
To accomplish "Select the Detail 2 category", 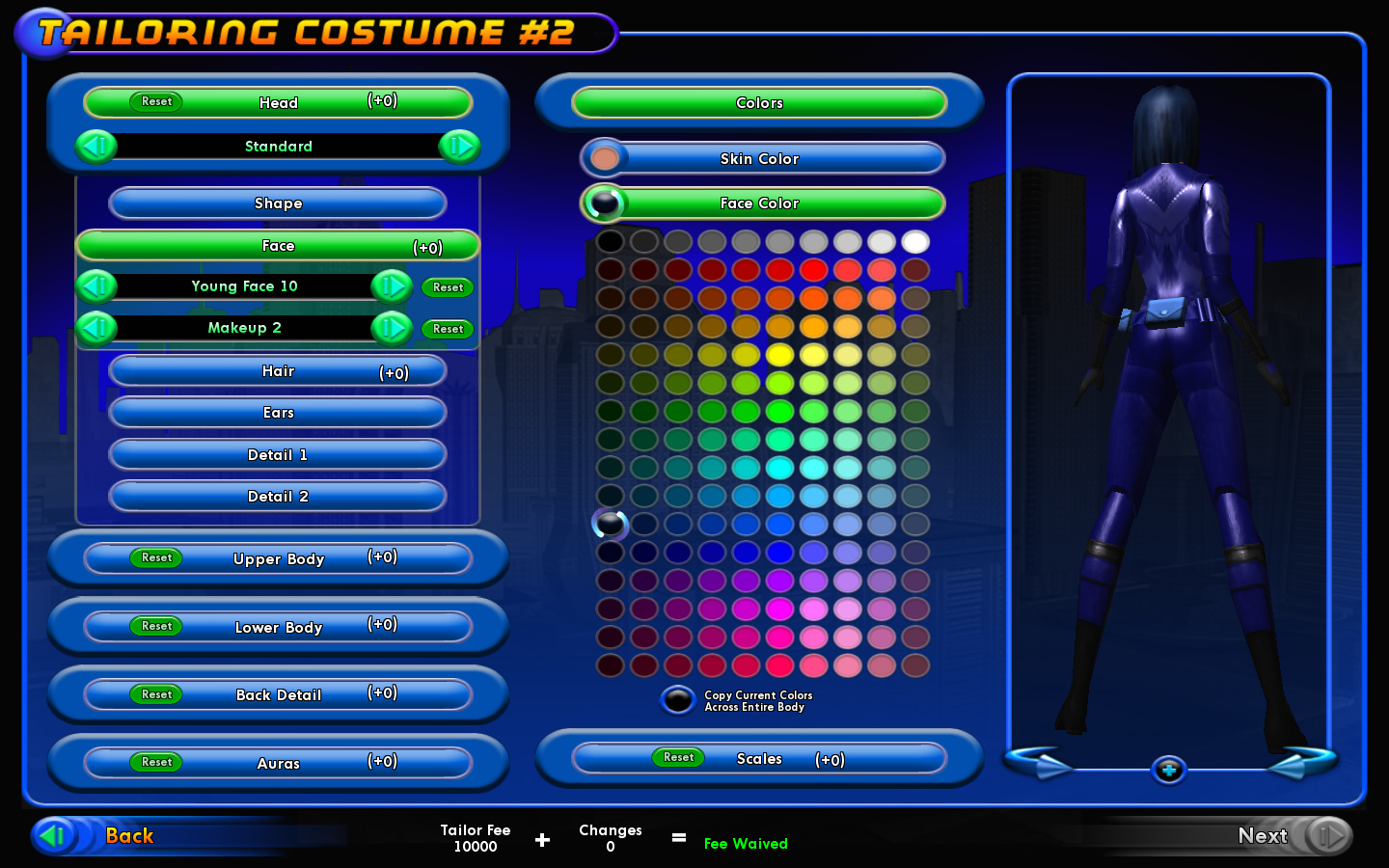I will [278, 497].
